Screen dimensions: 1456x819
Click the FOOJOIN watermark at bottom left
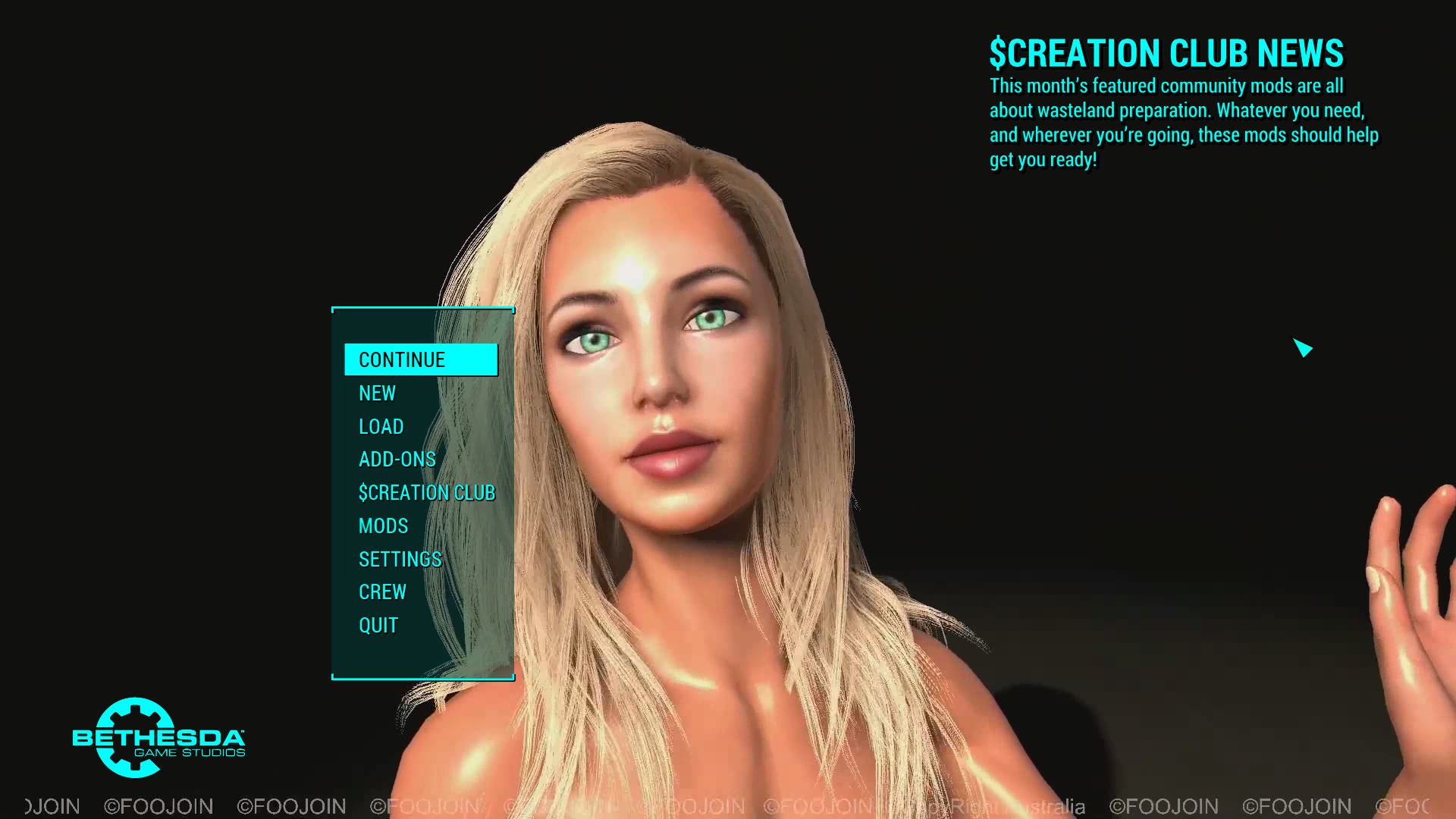[x=157, y=806]
